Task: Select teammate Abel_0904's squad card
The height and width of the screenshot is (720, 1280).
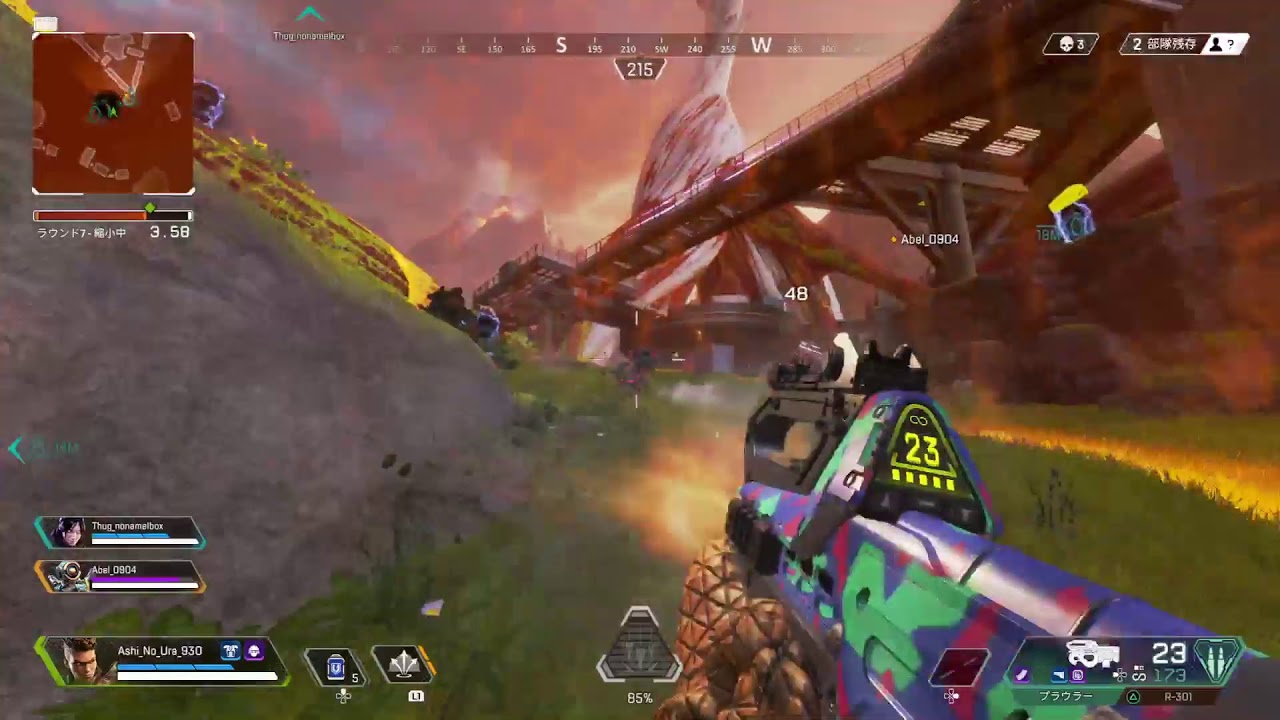Action: tap(120, 576)
